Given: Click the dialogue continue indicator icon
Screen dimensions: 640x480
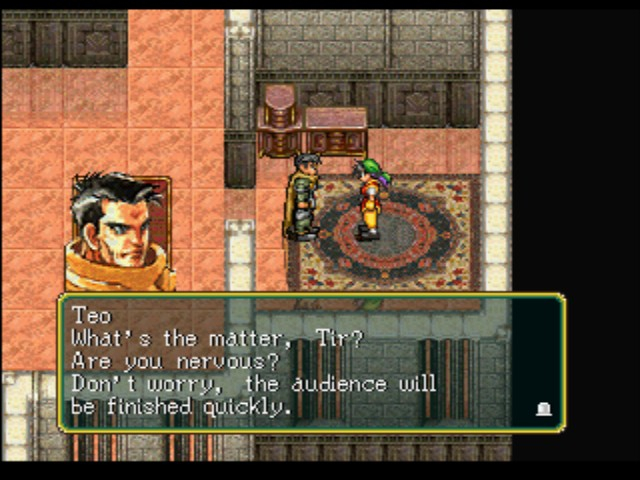Looking at the screenshot, I should click(544, 408).
